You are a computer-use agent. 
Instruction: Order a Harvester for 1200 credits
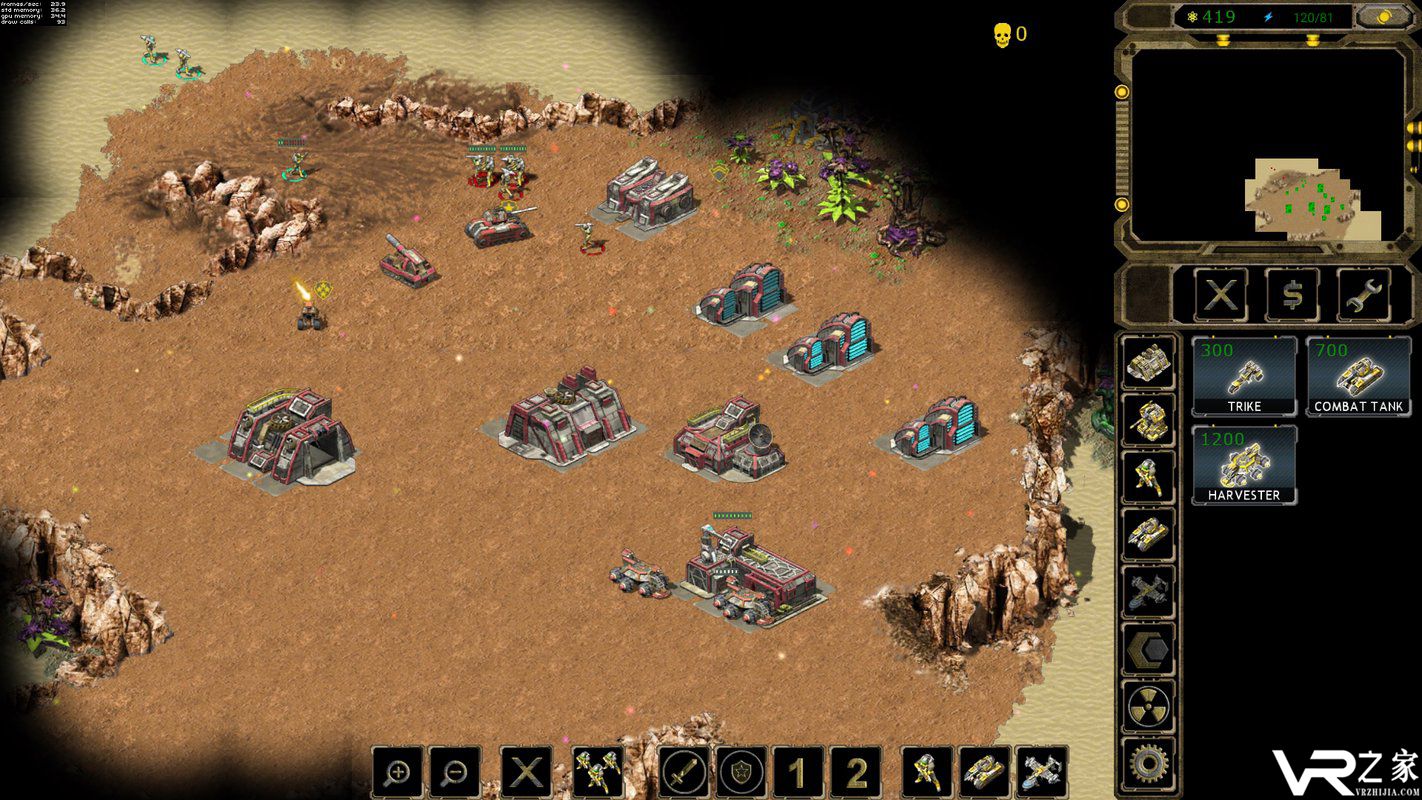(x=1244, y=465)
